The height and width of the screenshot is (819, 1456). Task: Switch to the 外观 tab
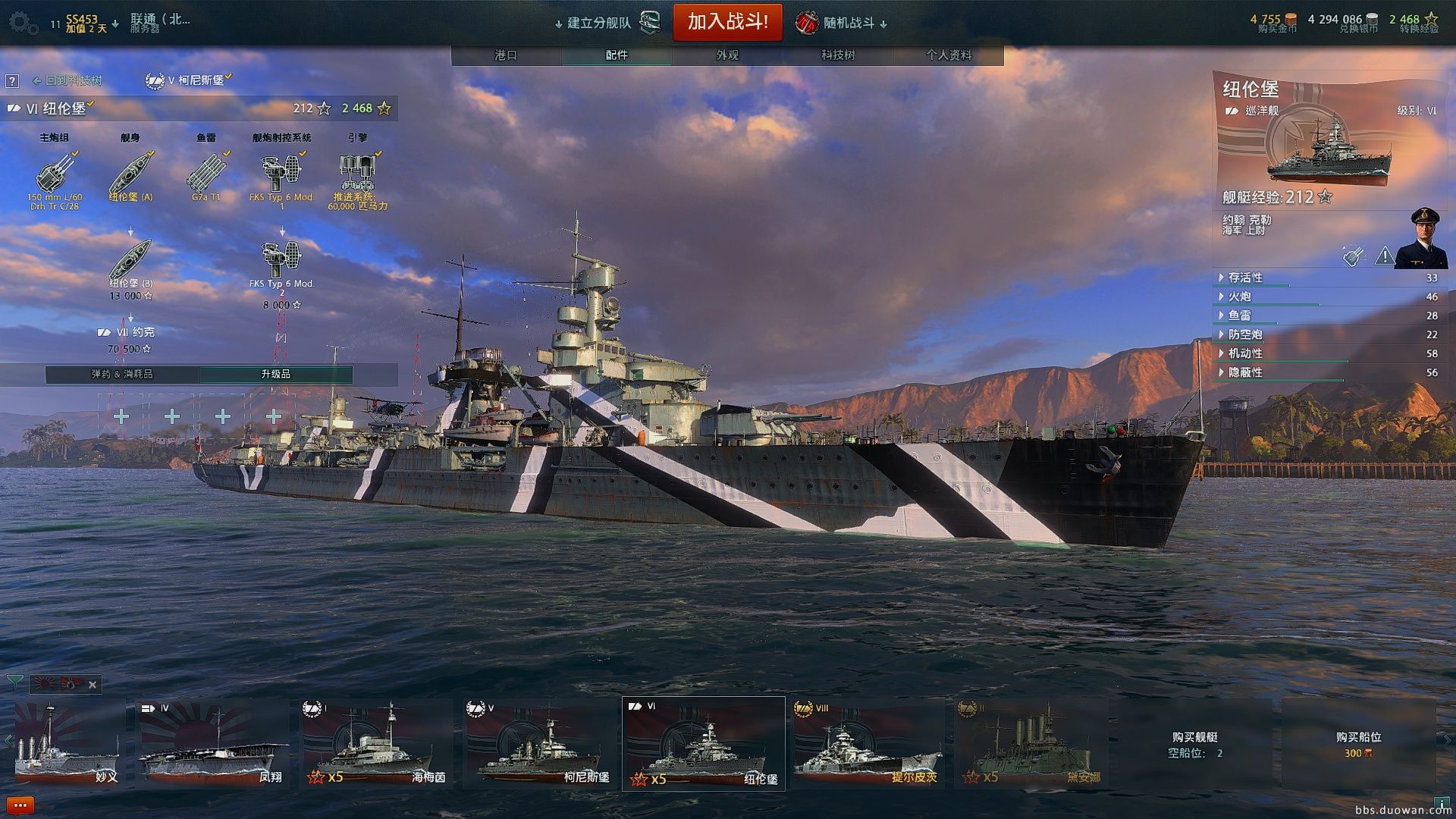tap(727, 55)
